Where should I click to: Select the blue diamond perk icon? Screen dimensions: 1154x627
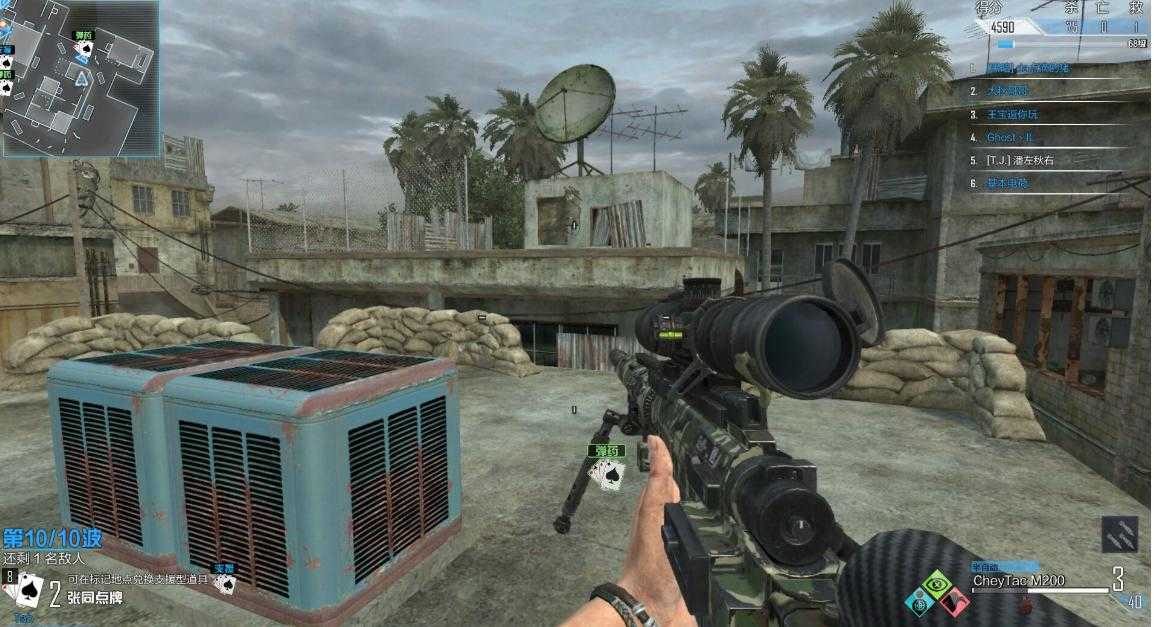918,601
